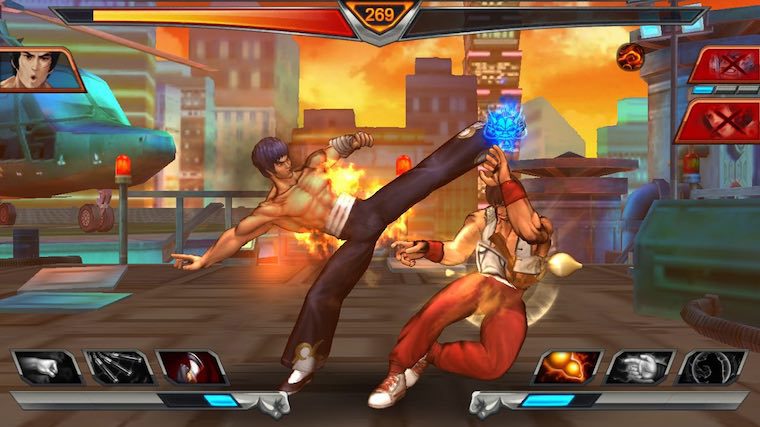Screen dimensions: 760x427
Task: Activate the dark swirl vortex skill
Action: [712, 367]
